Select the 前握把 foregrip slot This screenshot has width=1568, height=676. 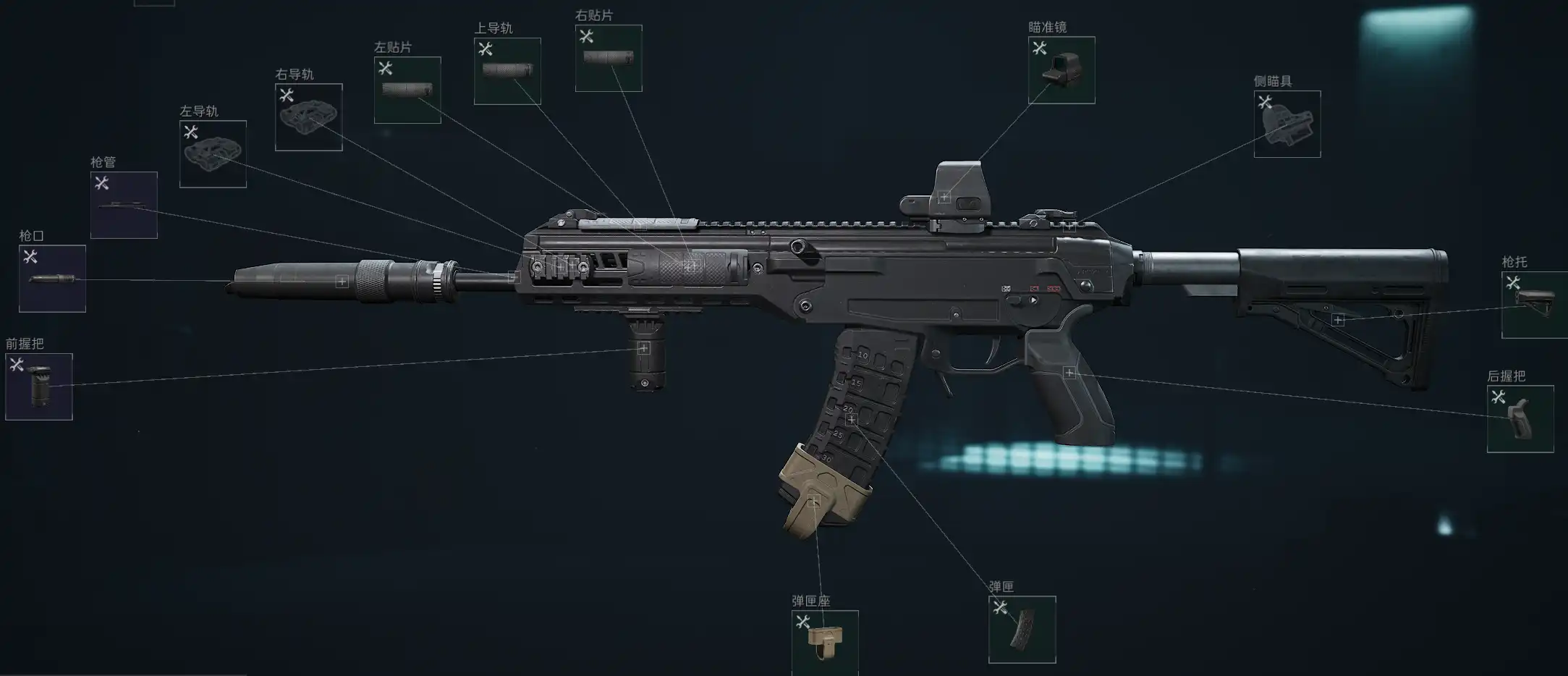[x=39, y=386]
